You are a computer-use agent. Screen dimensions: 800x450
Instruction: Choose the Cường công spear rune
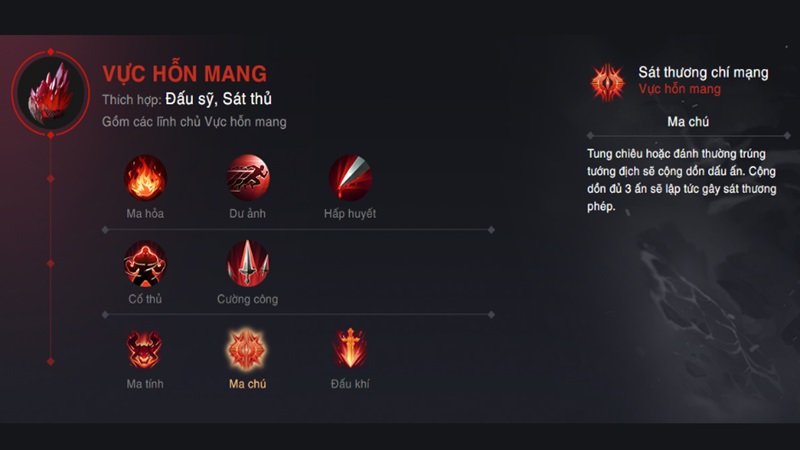point(247,264)
